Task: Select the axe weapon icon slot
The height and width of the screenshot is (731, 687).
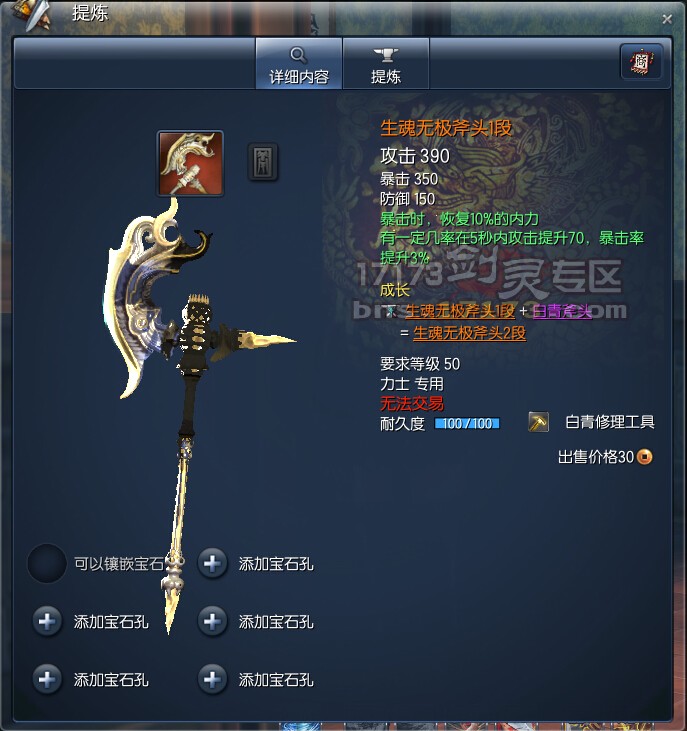Action: click(190, 163)
